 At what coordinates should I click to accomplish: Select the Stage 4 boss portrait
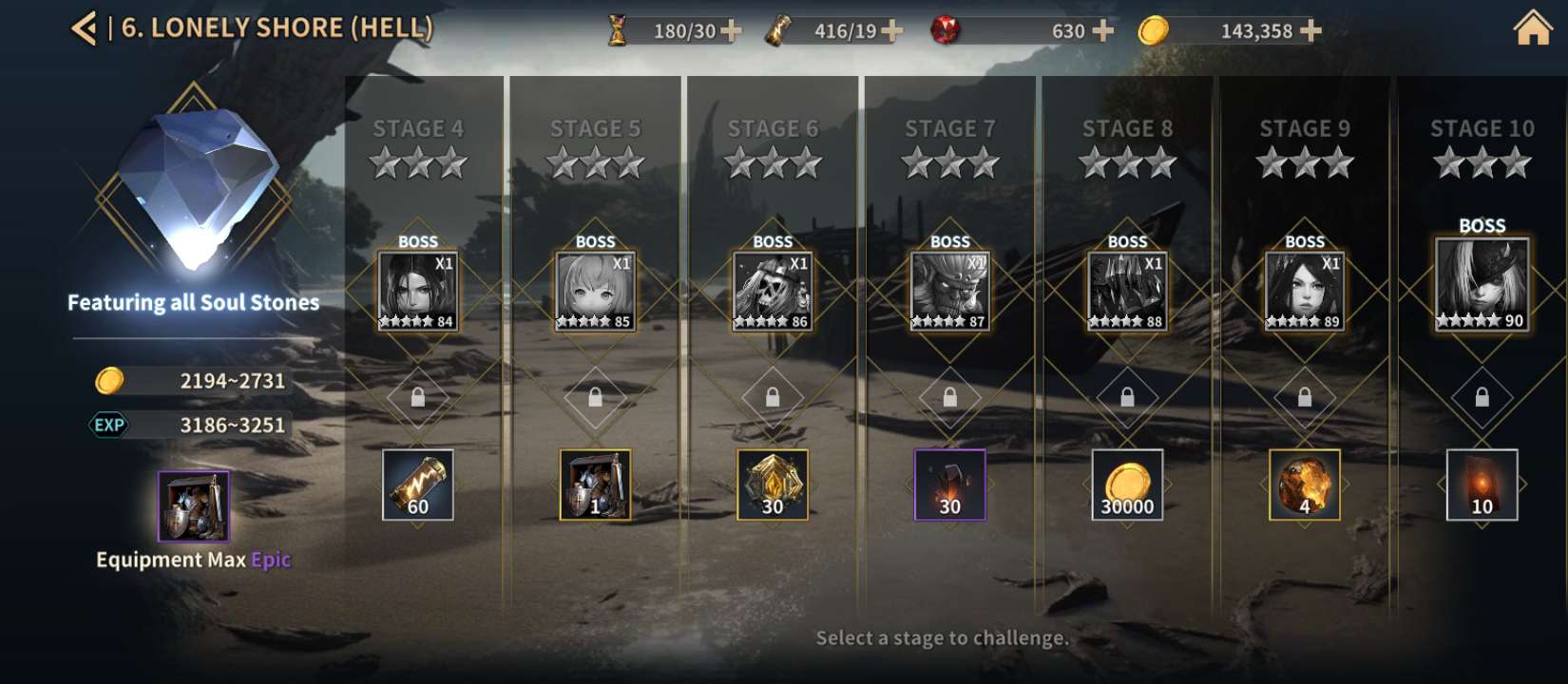click(418, 291)
